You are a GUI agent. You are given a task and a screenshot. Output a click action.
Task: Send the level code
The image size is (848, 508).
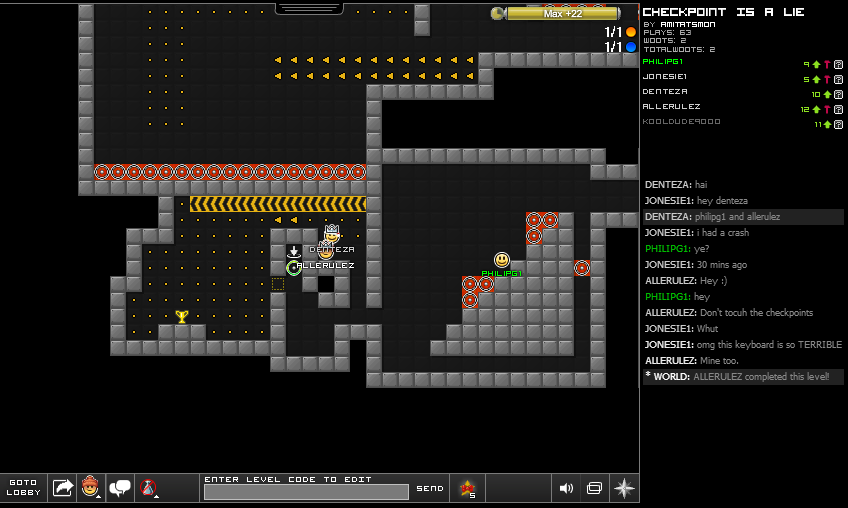pos(429,488)
